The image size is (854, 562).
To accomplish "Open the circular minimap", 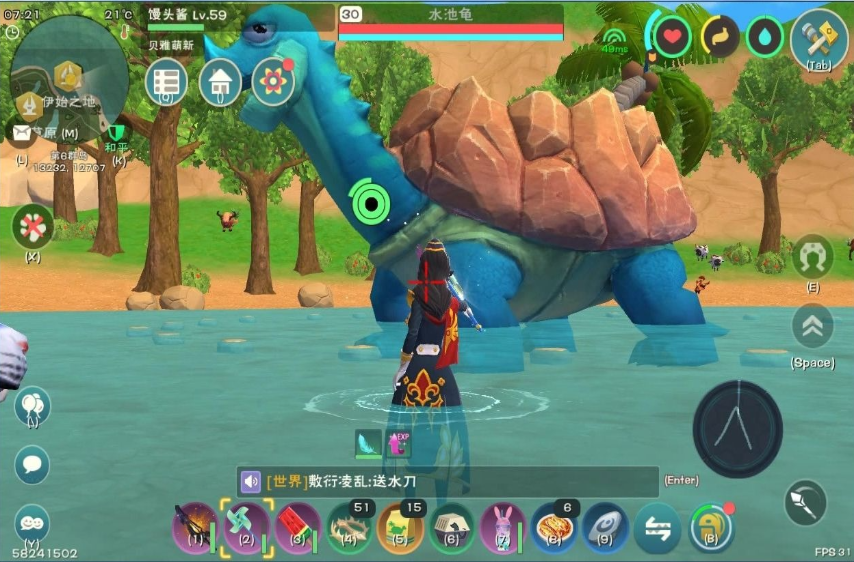I will click(x=70, y=72).
